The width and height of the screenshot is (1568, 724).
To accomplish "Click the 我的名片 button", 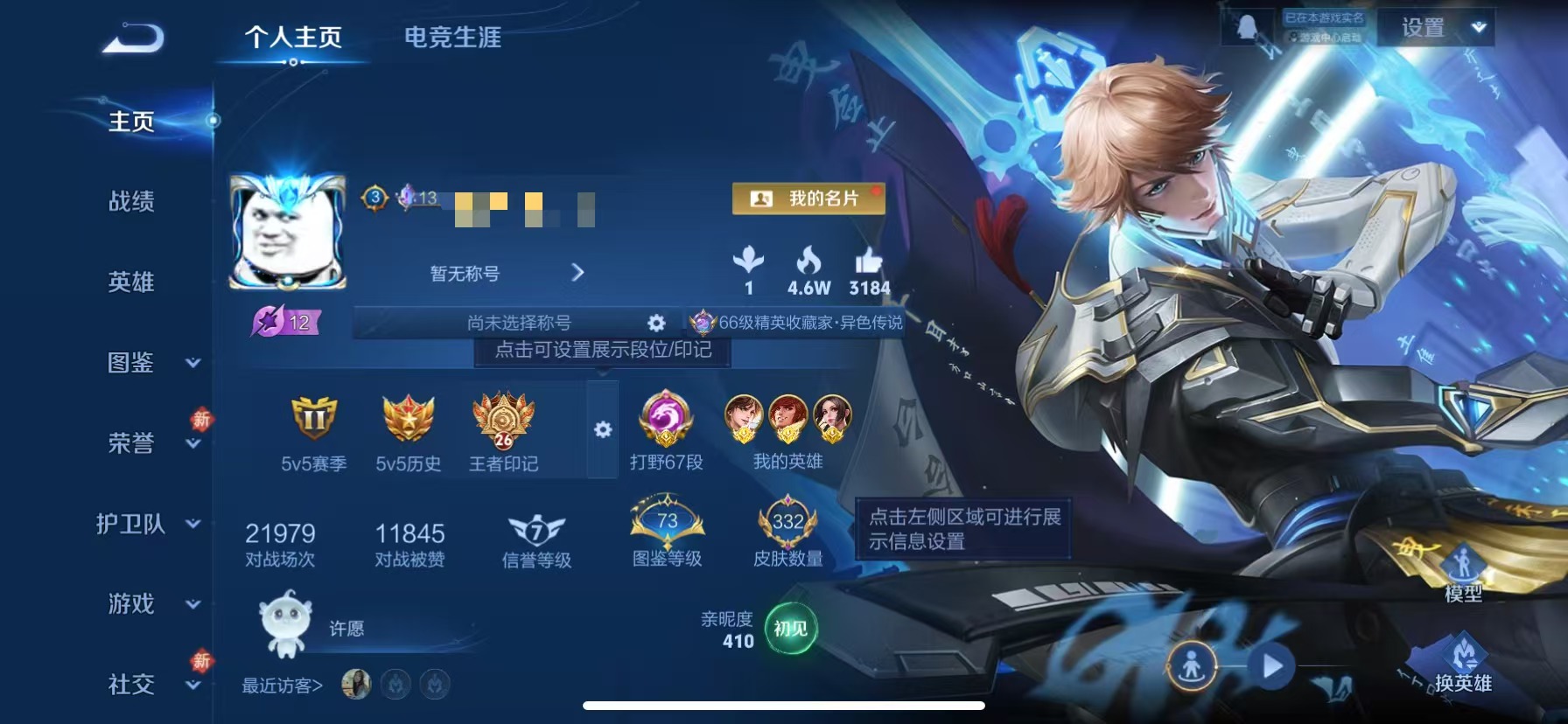I will click(x=807, y=199).
